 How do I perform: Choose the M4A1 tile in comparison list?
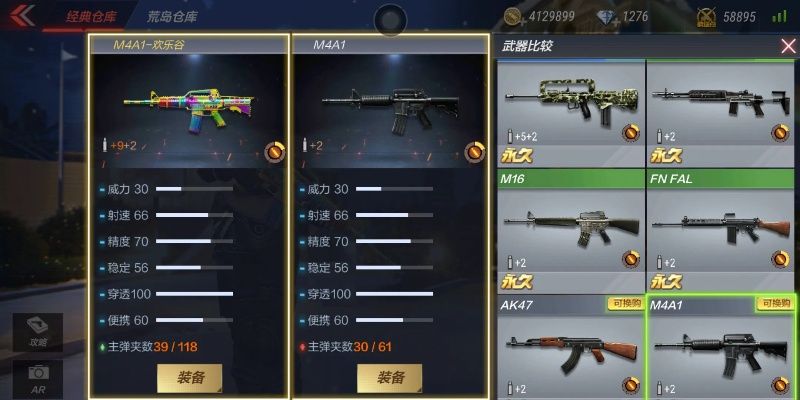point(721,346)
